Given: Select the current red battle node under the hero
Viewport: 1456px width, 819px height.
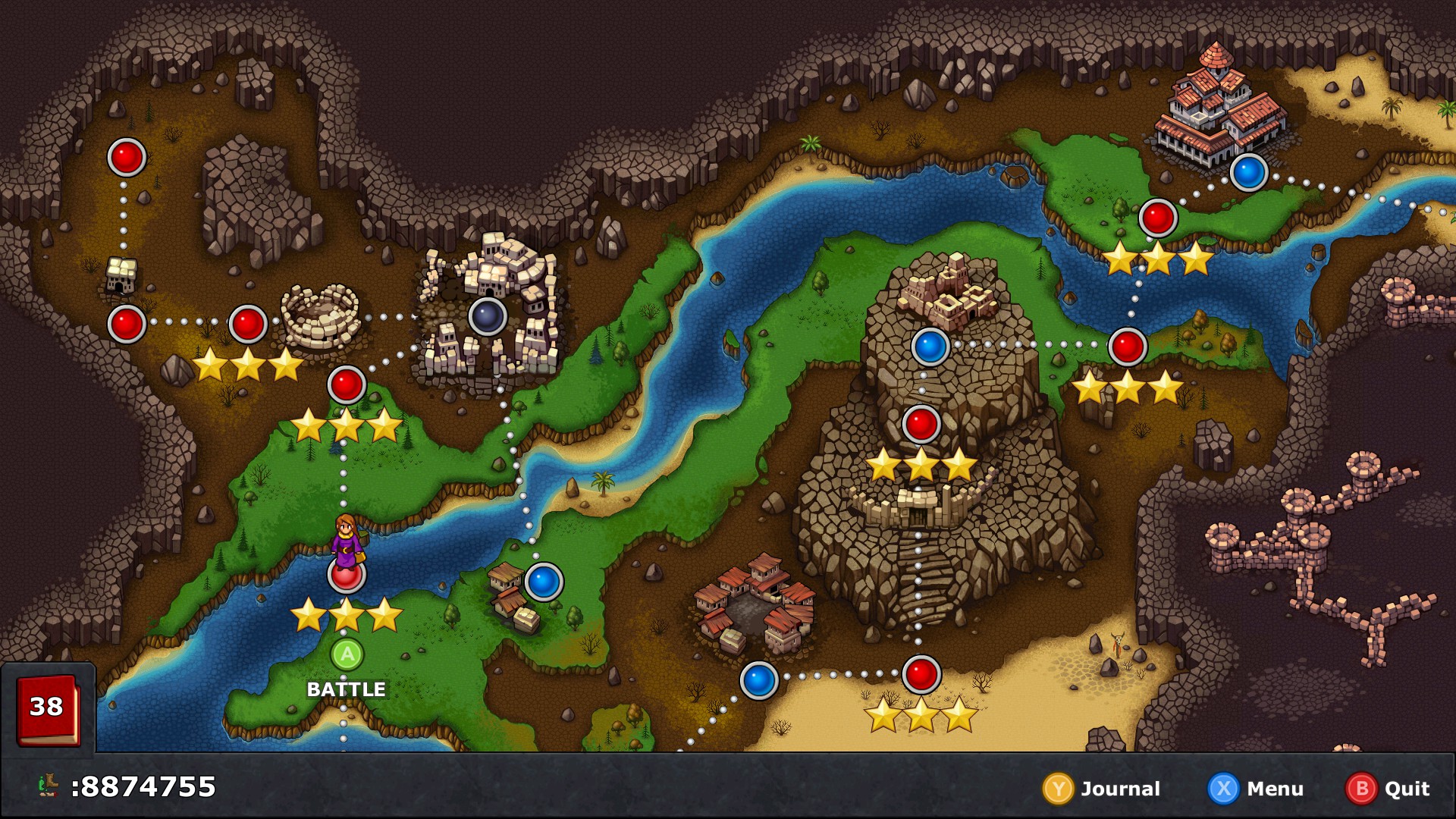Looking at the screenshot, I should (347, 579).
